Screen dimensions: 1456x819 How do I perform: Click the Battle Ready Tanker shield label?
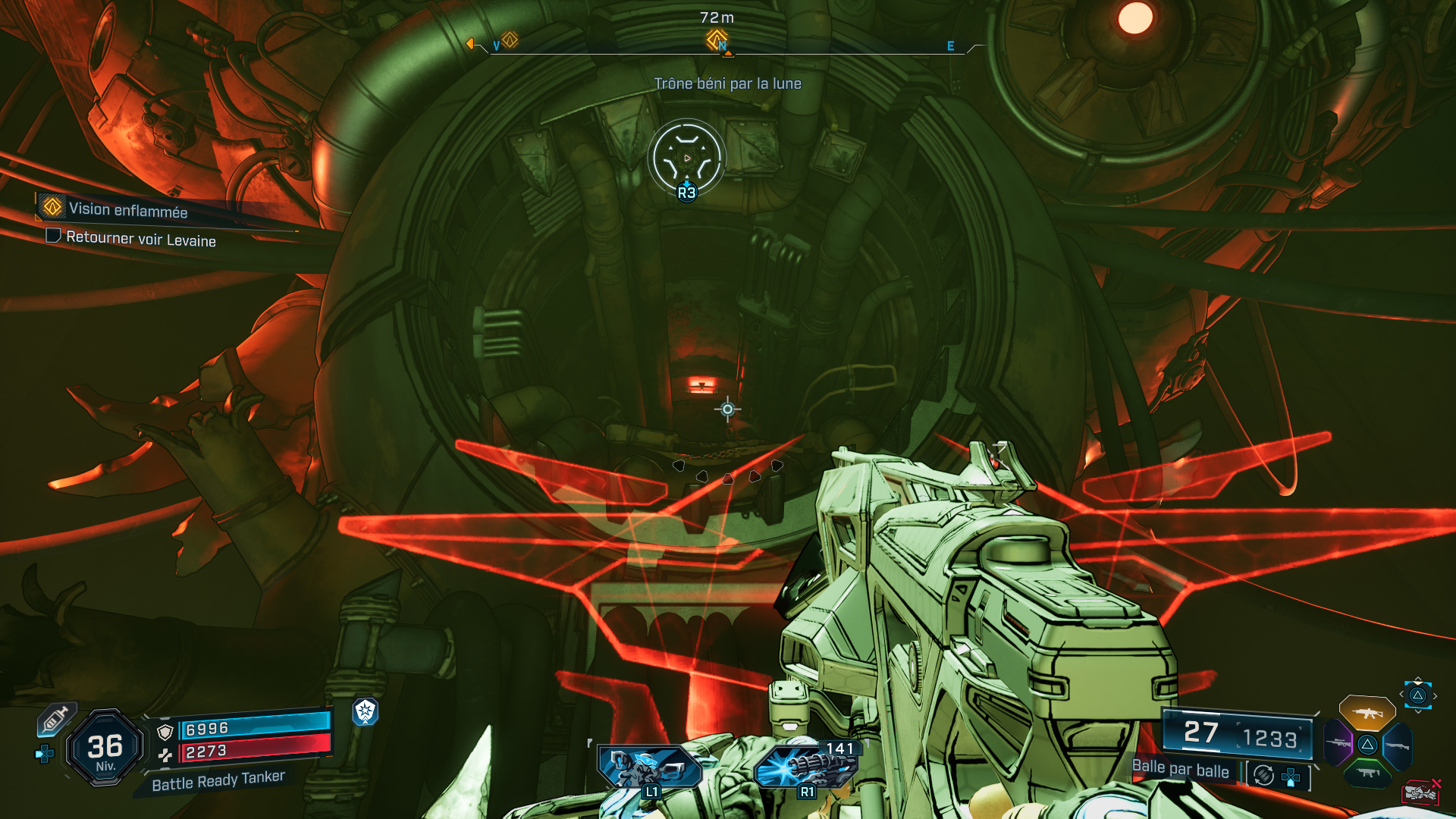click(x=218, y=780)
